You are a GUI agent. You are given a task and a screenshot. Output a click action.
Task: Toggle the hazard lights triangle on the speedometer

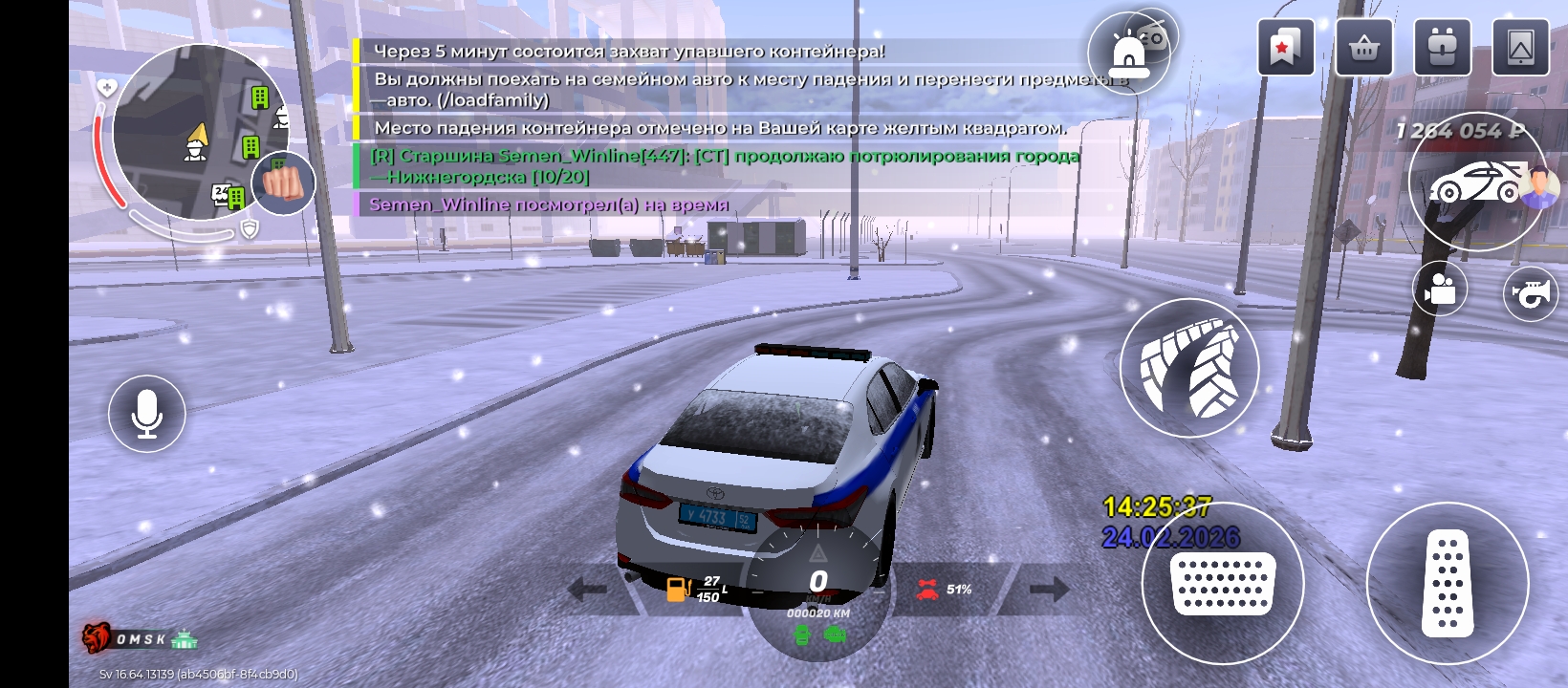pos(818,553)
